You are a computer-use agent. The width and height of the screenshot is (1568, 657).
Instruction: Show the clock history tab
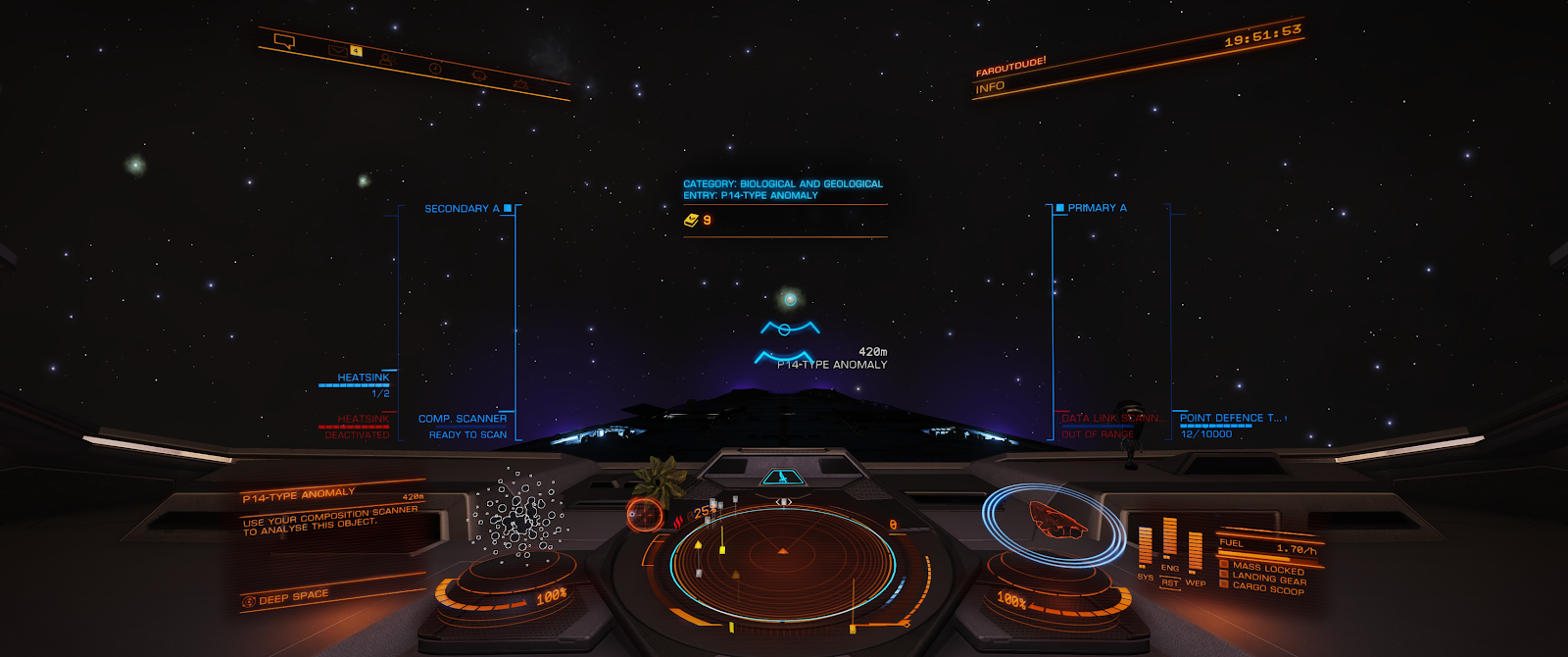[434, 68]
